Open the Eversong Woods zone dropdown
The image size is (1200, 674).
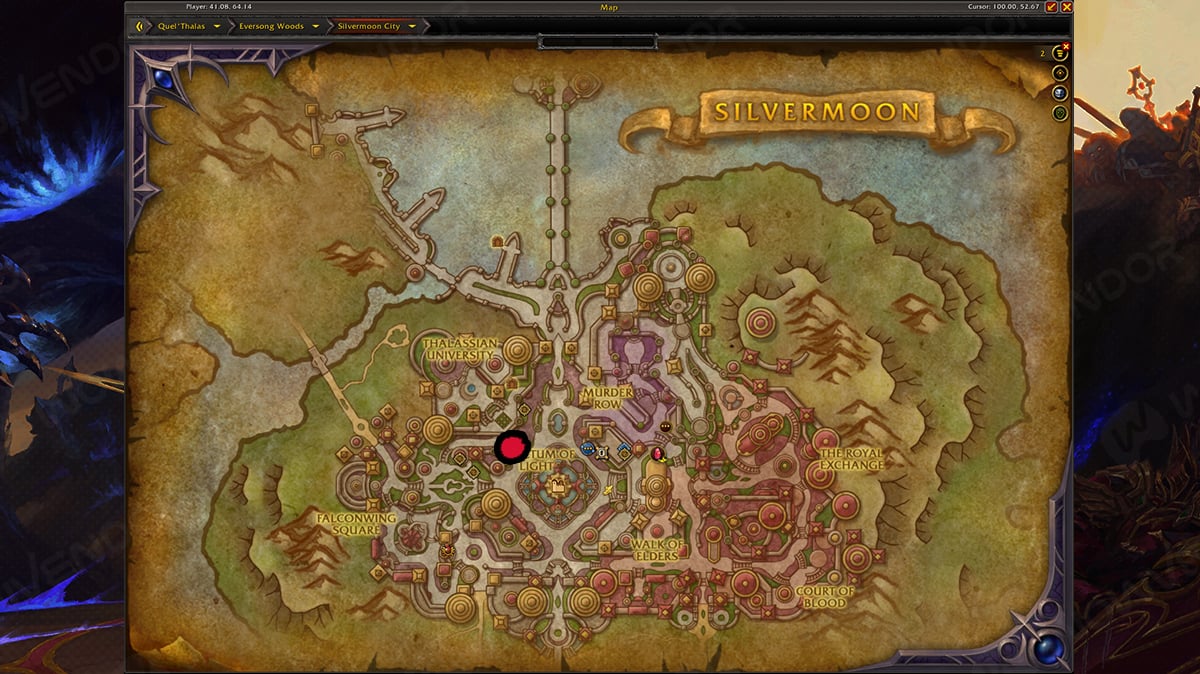coord(316,26)
